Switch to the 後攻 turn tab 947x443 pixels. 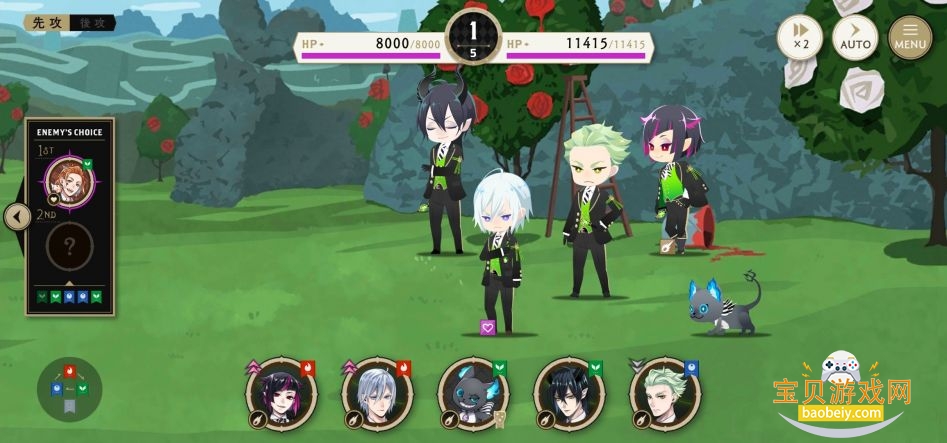pos(93,22)
